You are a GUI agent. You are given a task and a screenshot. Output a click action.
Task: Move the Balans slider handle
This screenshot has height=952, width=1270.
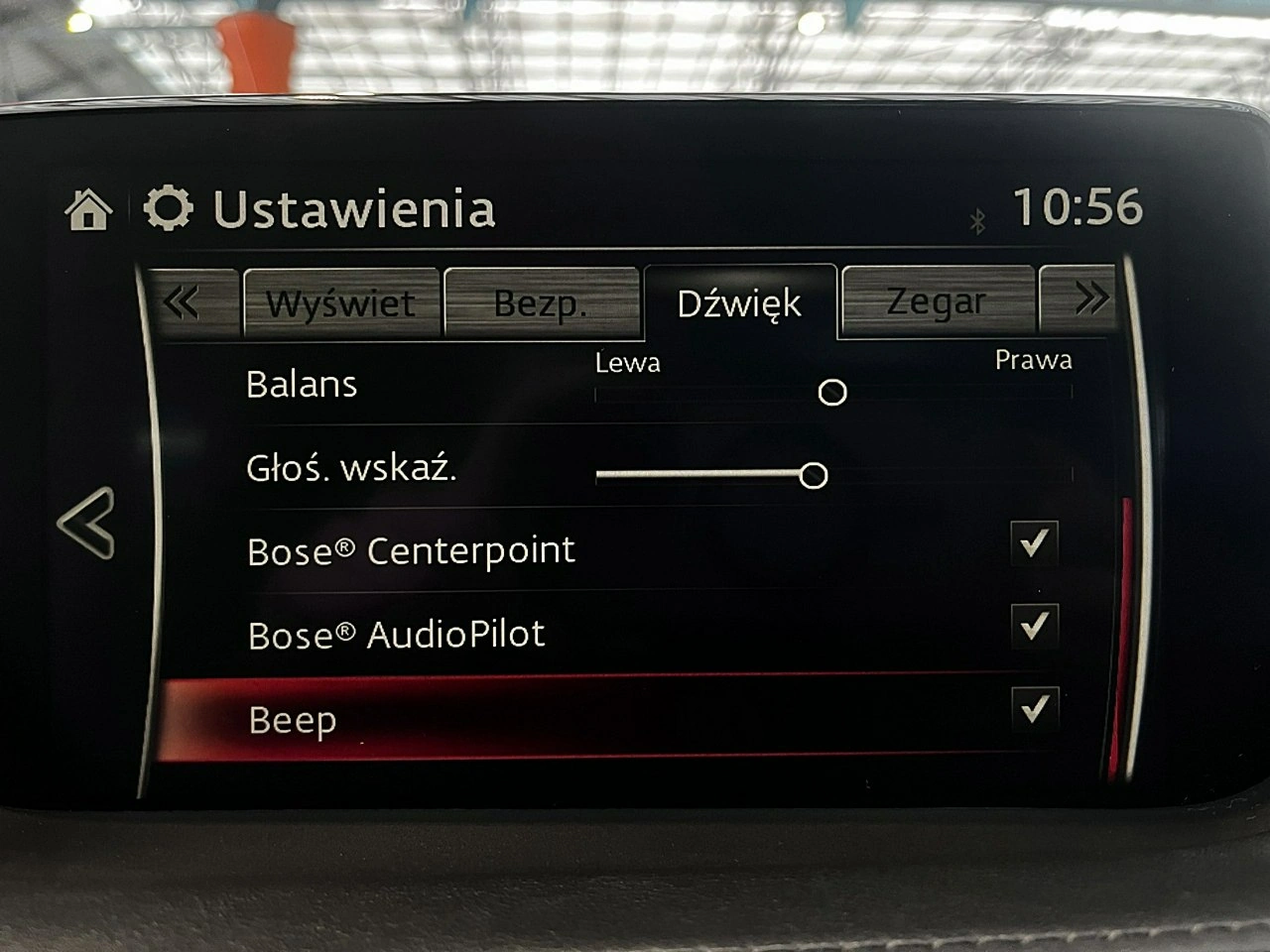coord(833,393)
